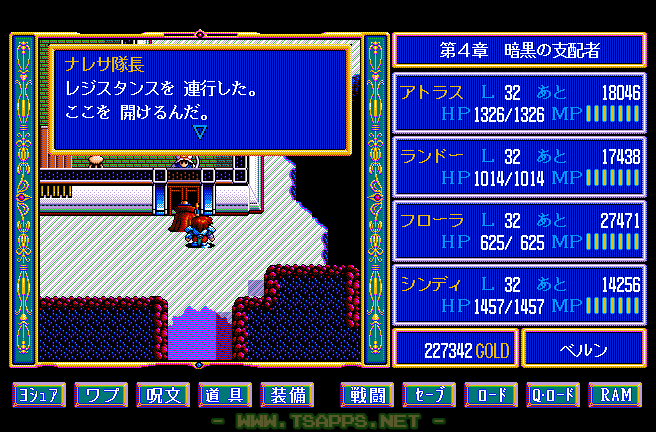Open the 呪文 spell menu
656x432 pixels.
coord(162,395)
